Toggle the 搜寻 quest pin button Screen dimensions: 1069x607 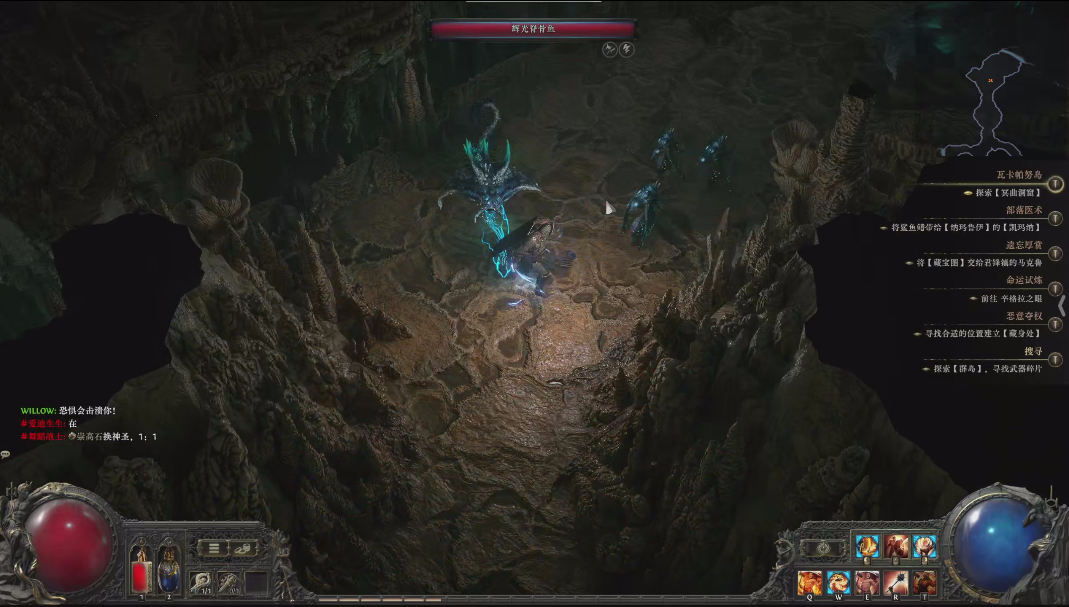(x=1056, y=359)
